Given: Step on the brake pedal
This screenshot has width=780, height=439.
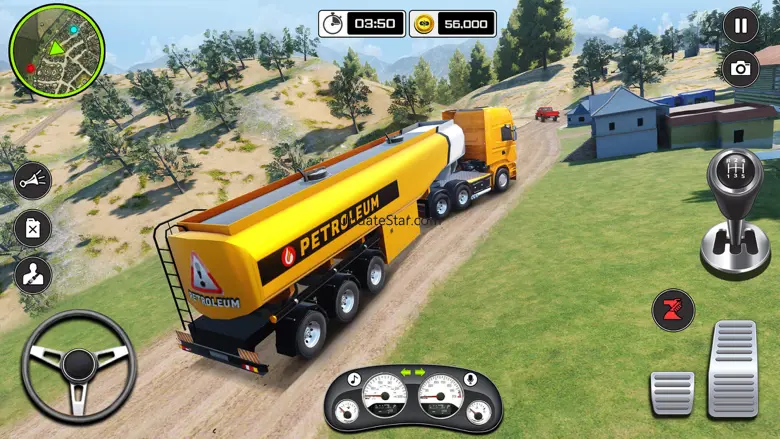Looking at the screenshot, I should (x=672, y=392).
